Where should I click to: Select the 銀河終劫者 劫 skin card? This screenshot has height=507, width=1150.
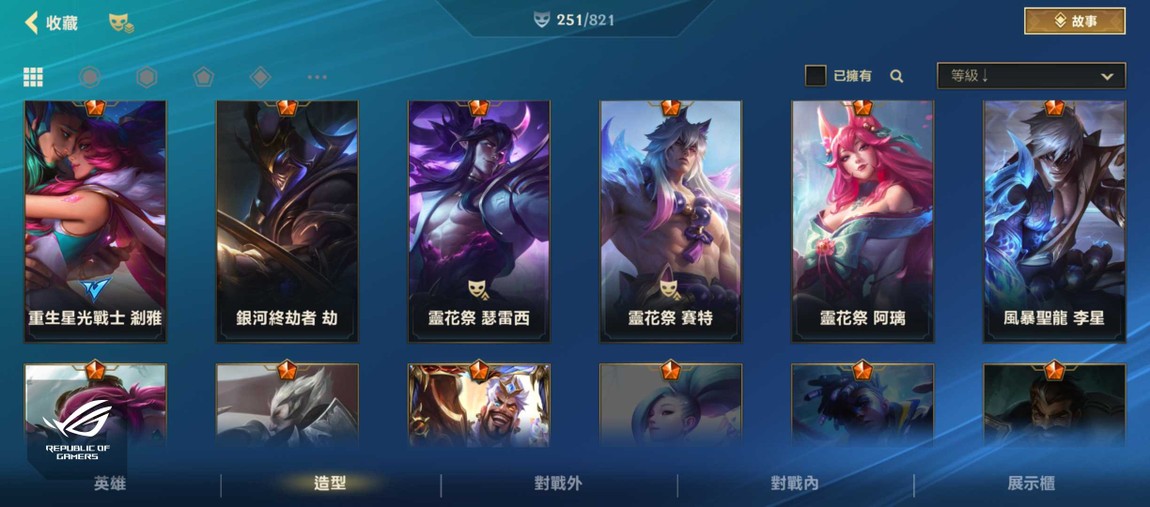coord(287,221)
